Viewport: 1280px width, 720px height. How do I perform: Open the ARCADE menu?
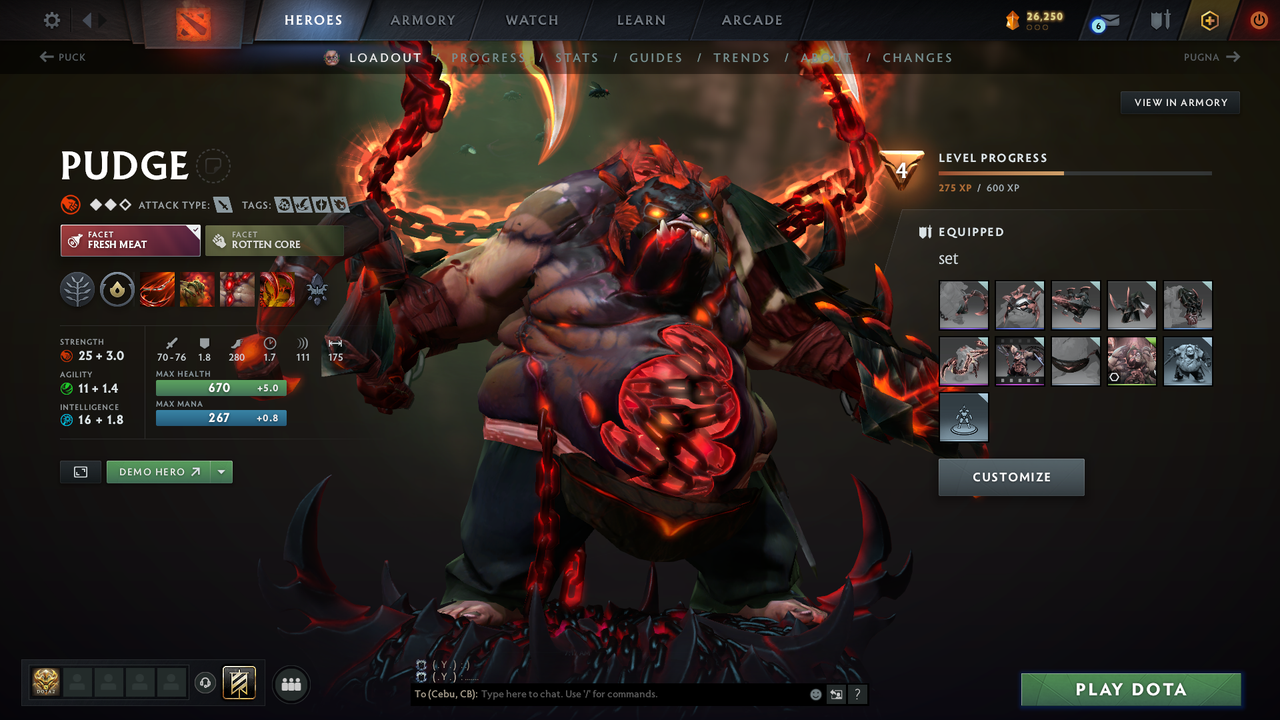(x=751, y=19)
